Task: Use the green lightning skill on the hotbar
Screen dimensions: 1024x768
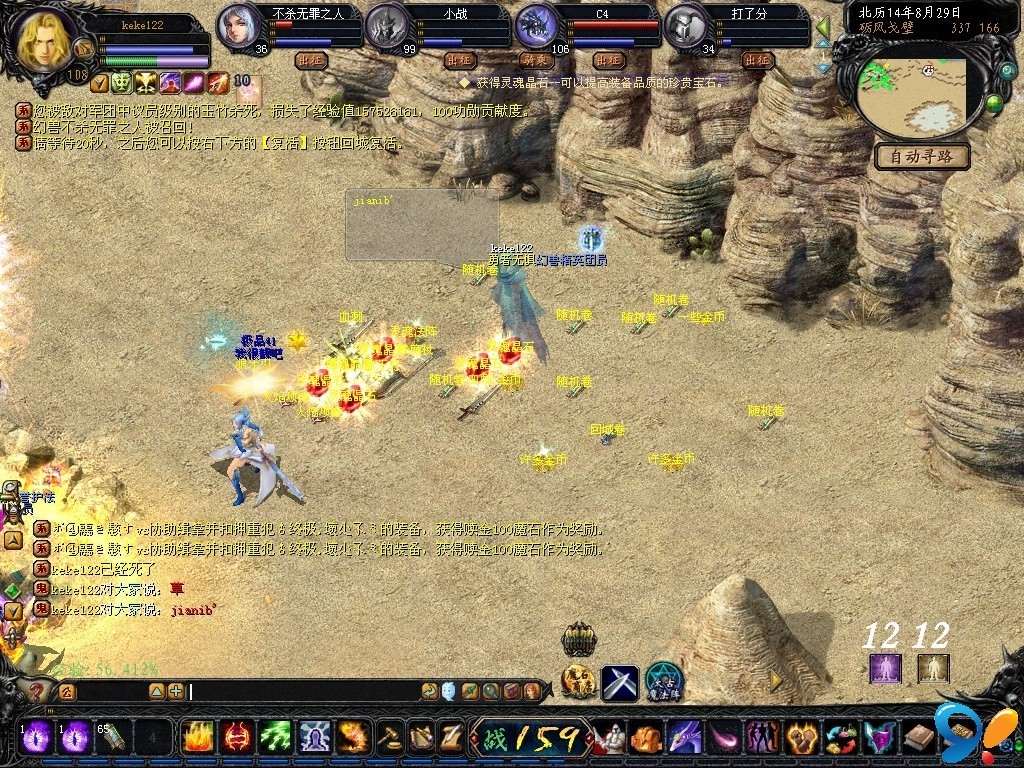Action: point(275,738)
